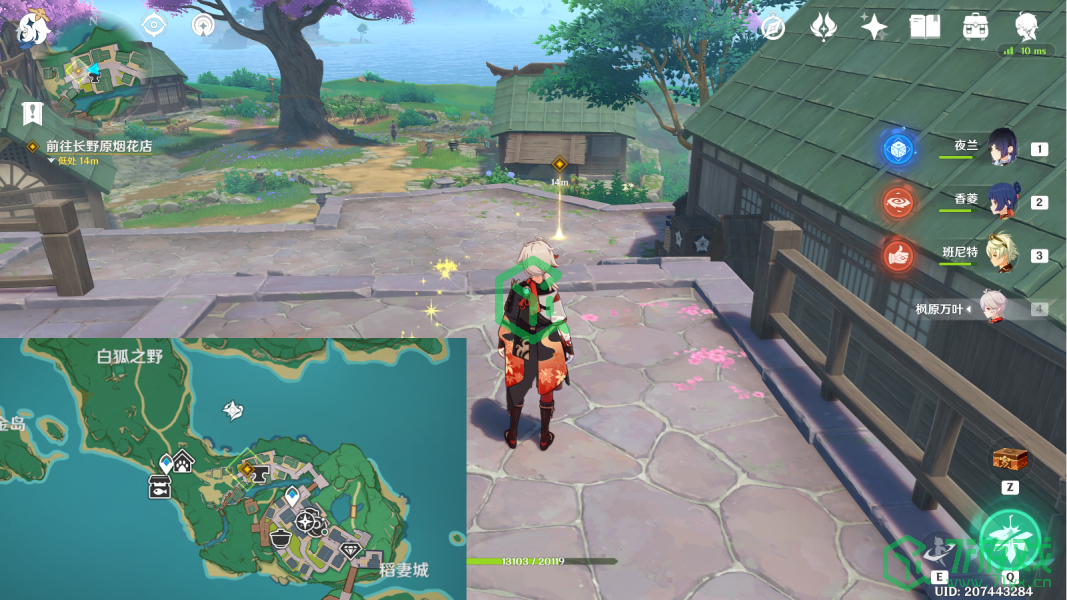
Task: Click the quest exclamation bookmark icon
Action: click(x=32, y=111)
